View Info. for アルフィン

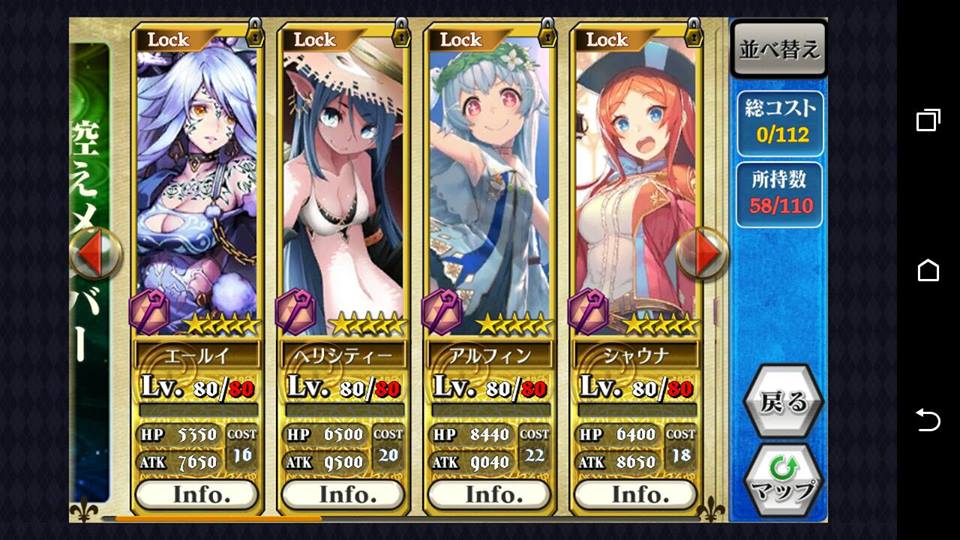click(x=489, y=494)
